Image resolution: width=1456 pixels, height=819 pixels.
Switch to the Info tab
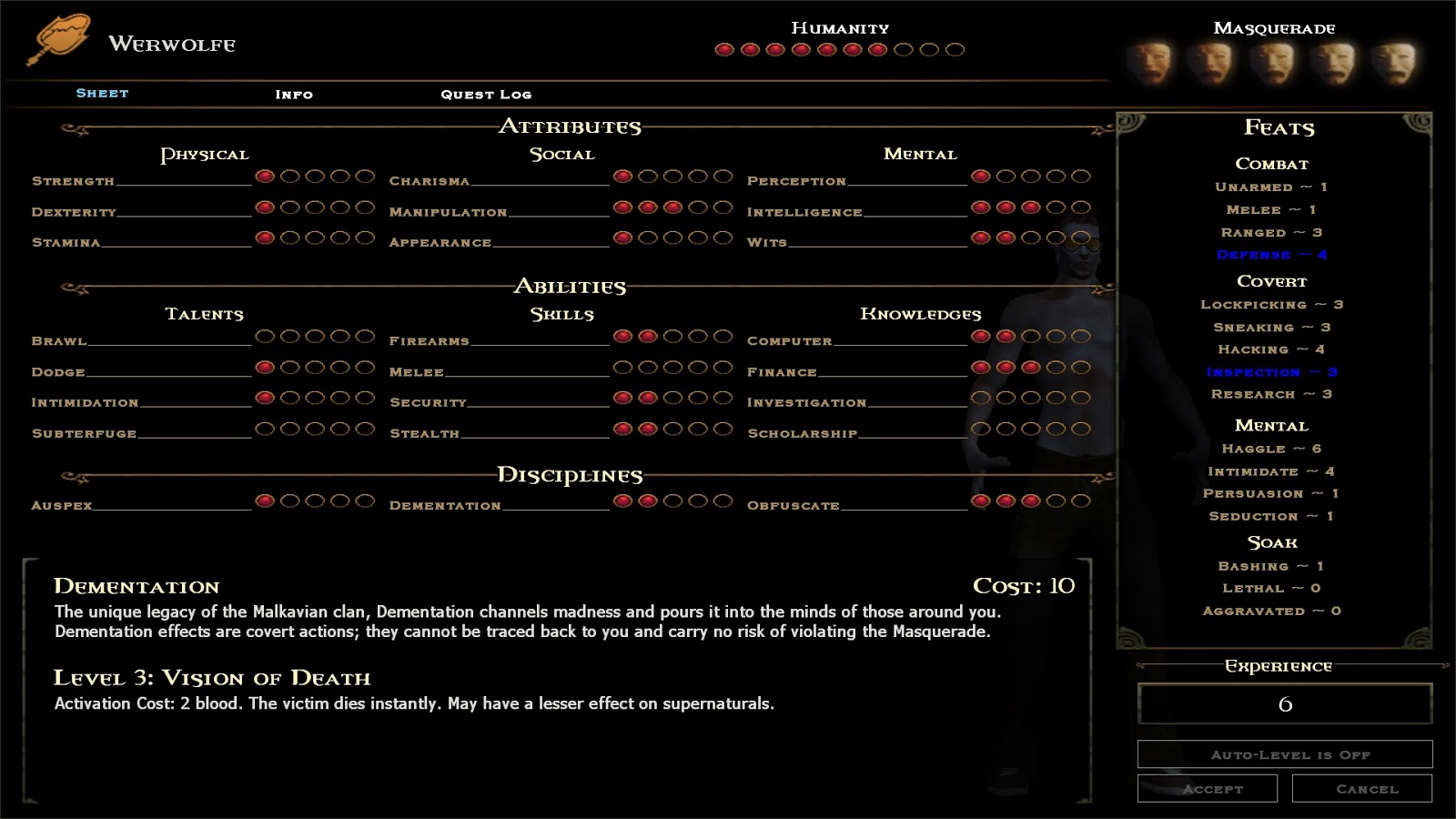point(295,94)
